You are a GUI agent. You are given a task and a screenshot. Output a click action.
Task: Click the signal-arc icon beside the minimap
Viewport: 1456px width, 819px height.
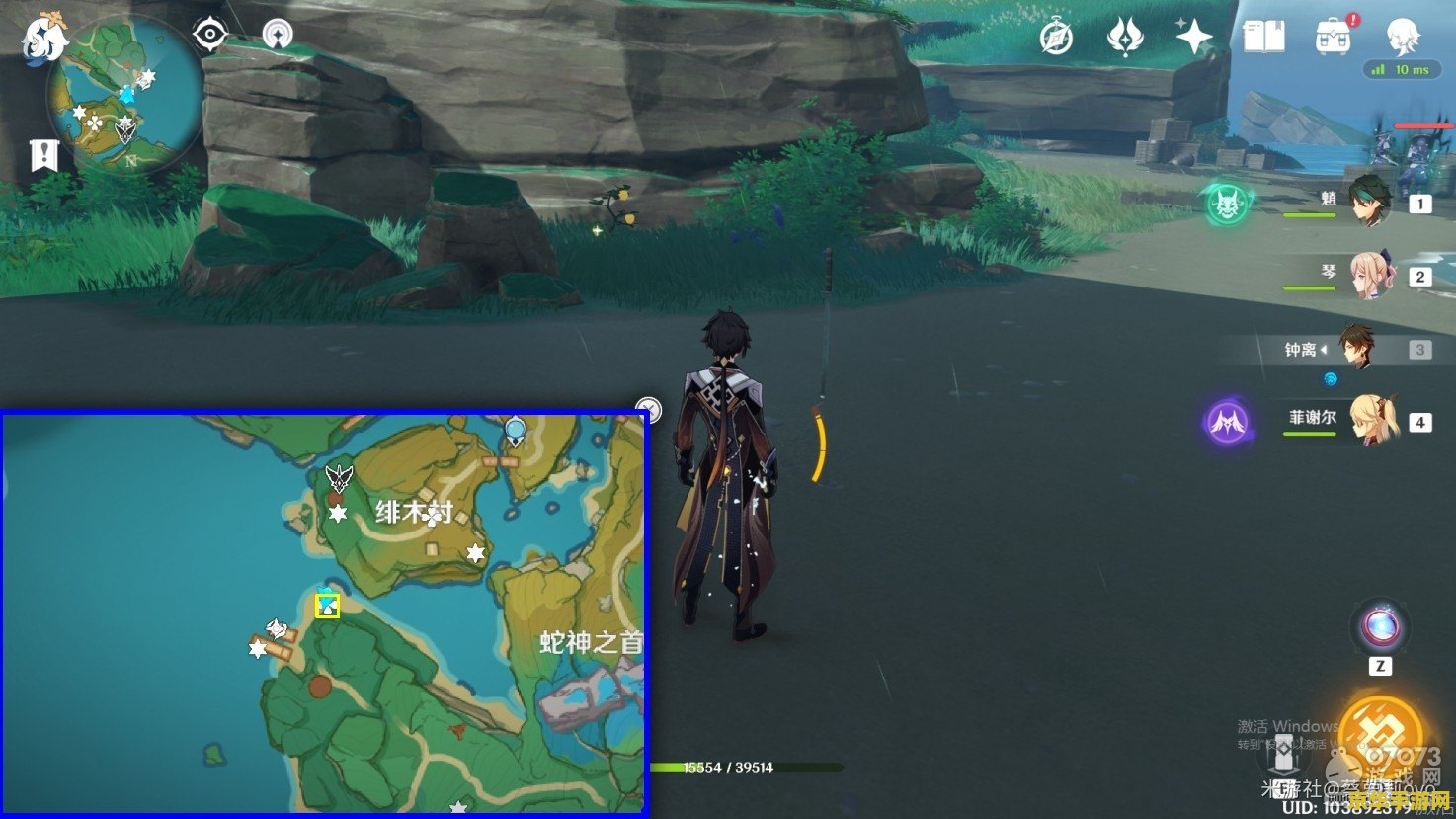278,36
